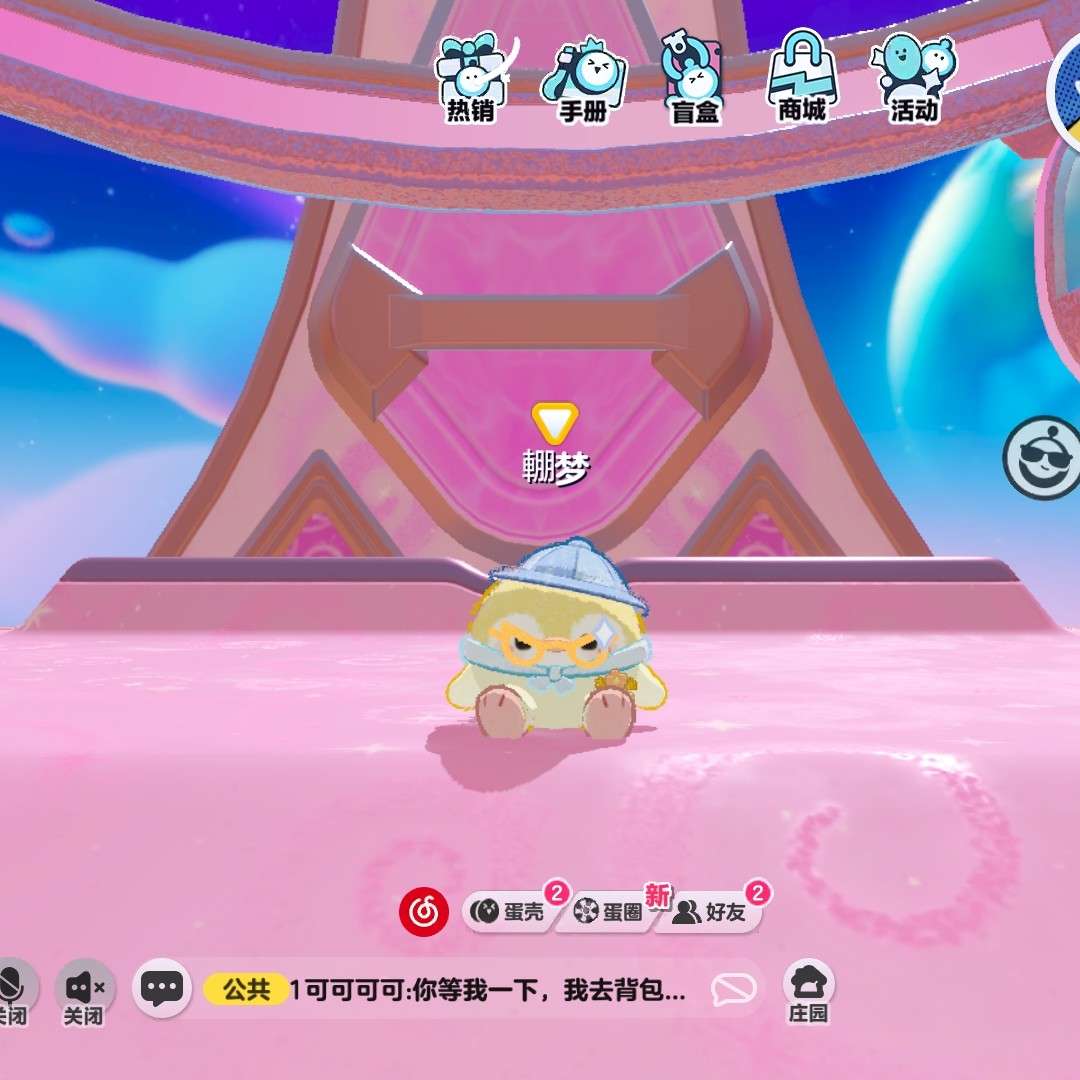The image size is (1080, 1080).
Task: Tap the white speech bubble icon beside chat
Action: coord(733,990)
